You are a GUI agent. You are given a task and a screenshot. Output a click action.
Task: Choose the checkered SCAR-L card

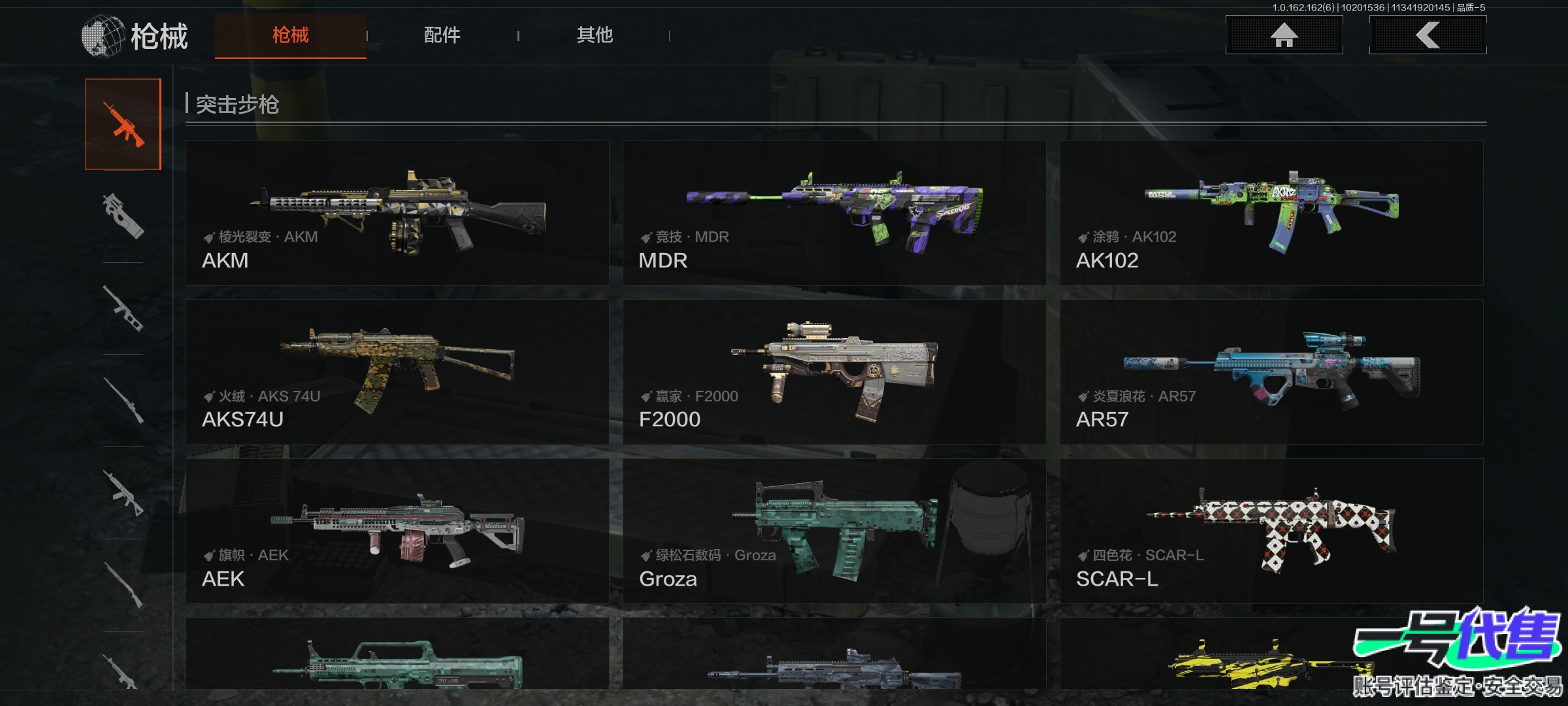click(x=1271, y=531)
